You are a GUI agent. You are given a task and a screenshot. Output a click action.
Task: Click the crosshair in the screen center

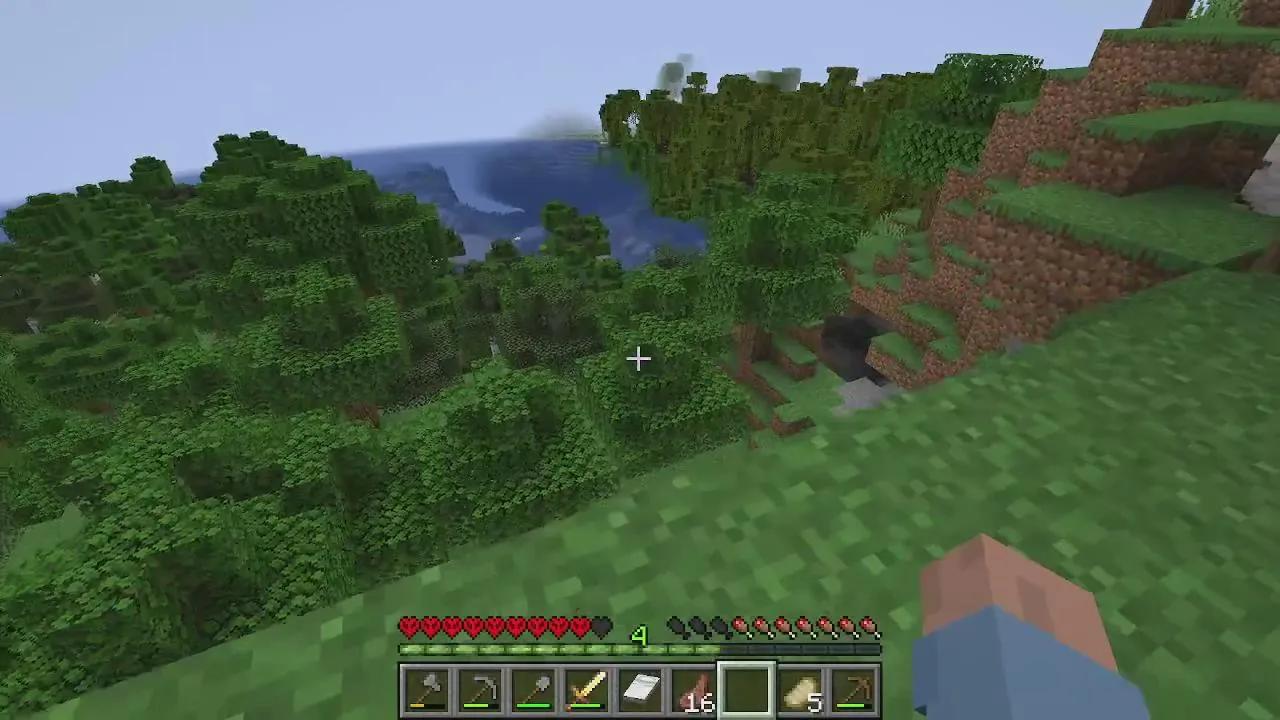(x=640, y=358)
